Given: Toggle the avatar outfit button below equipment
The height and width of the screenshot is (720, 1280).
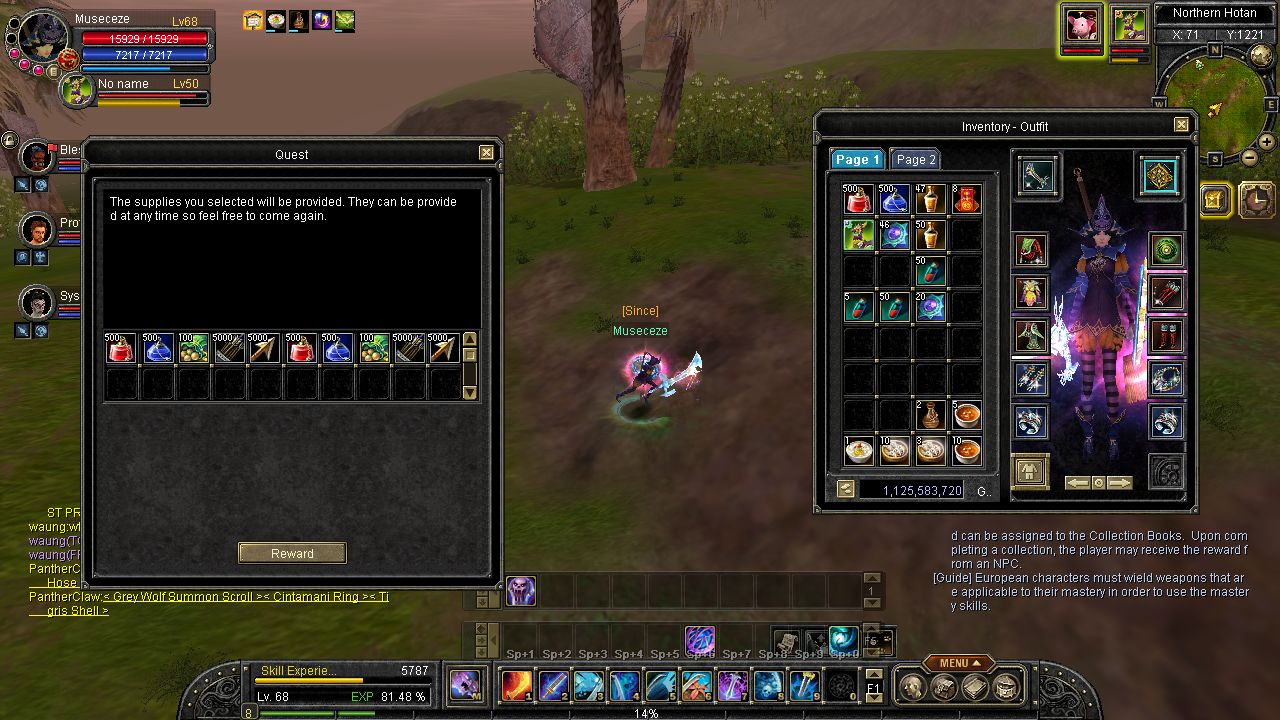Looking at the screenshot, I should point(1029,470).
